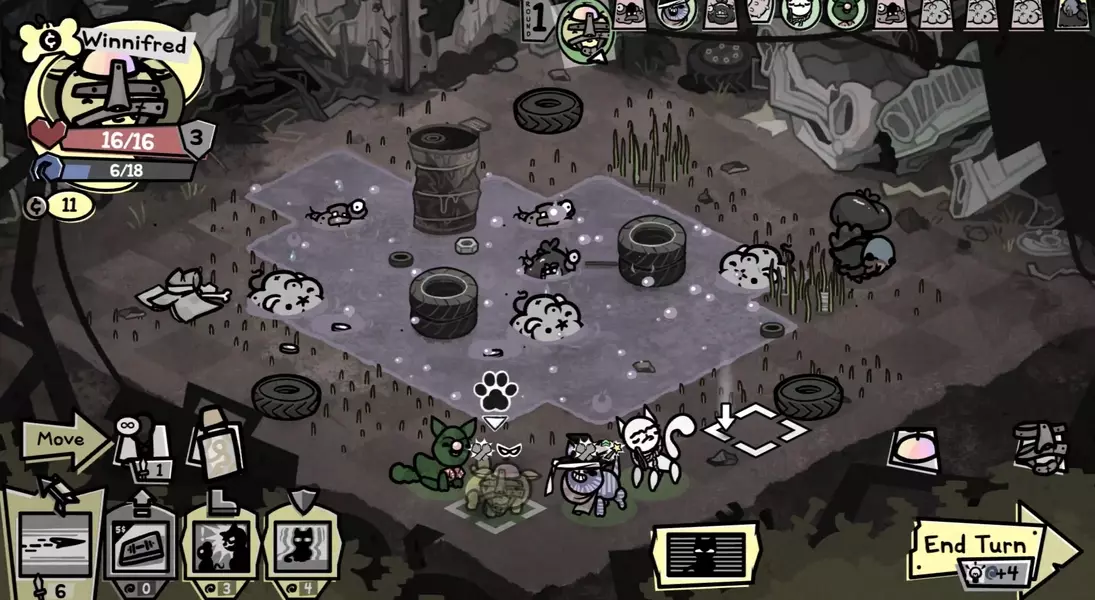Click the Move arrow button

pos(62,440)
